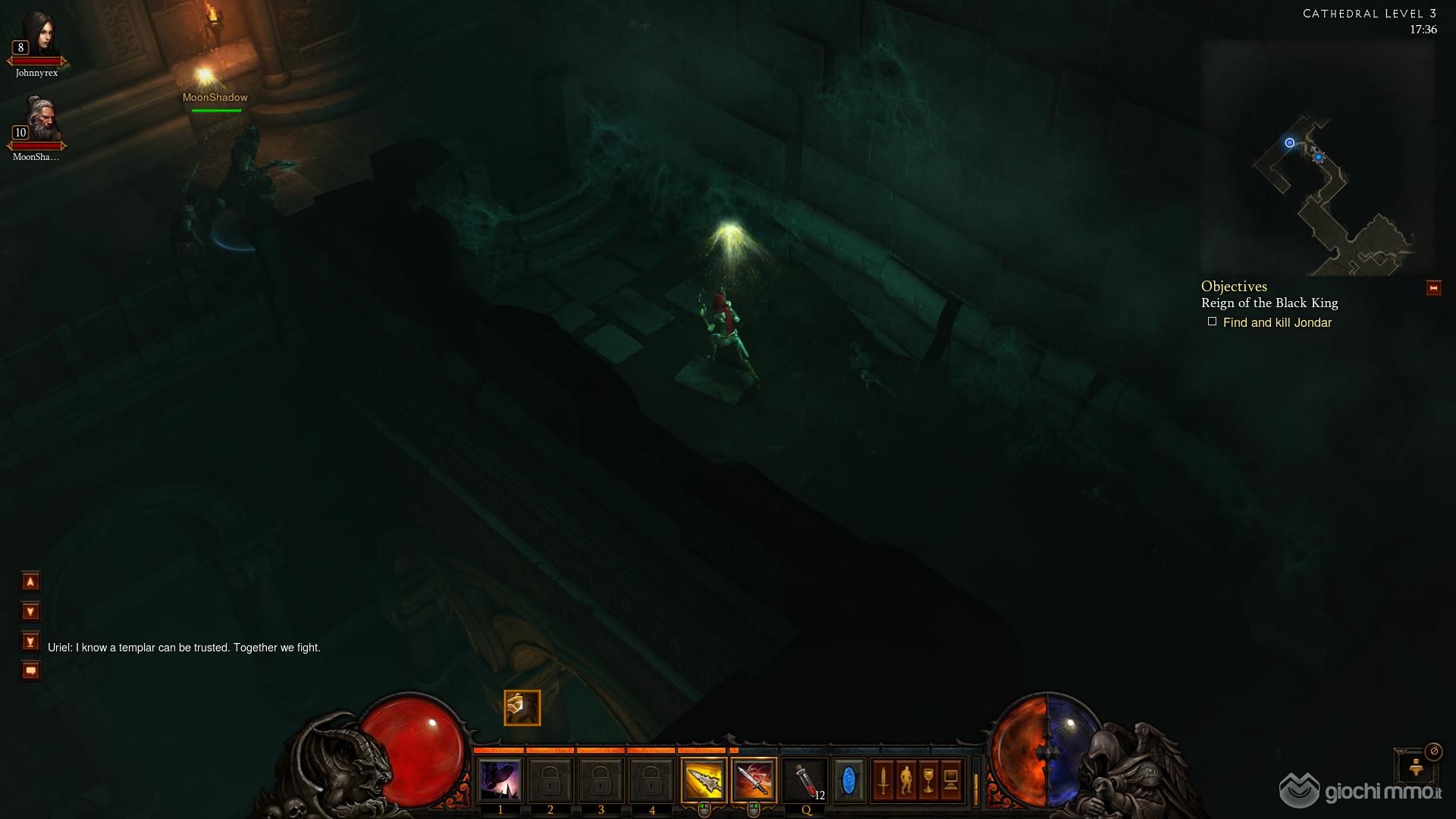1456x819 pixels.
Task: Jump to the bottom of the chat log
Action: coord(30,642)
